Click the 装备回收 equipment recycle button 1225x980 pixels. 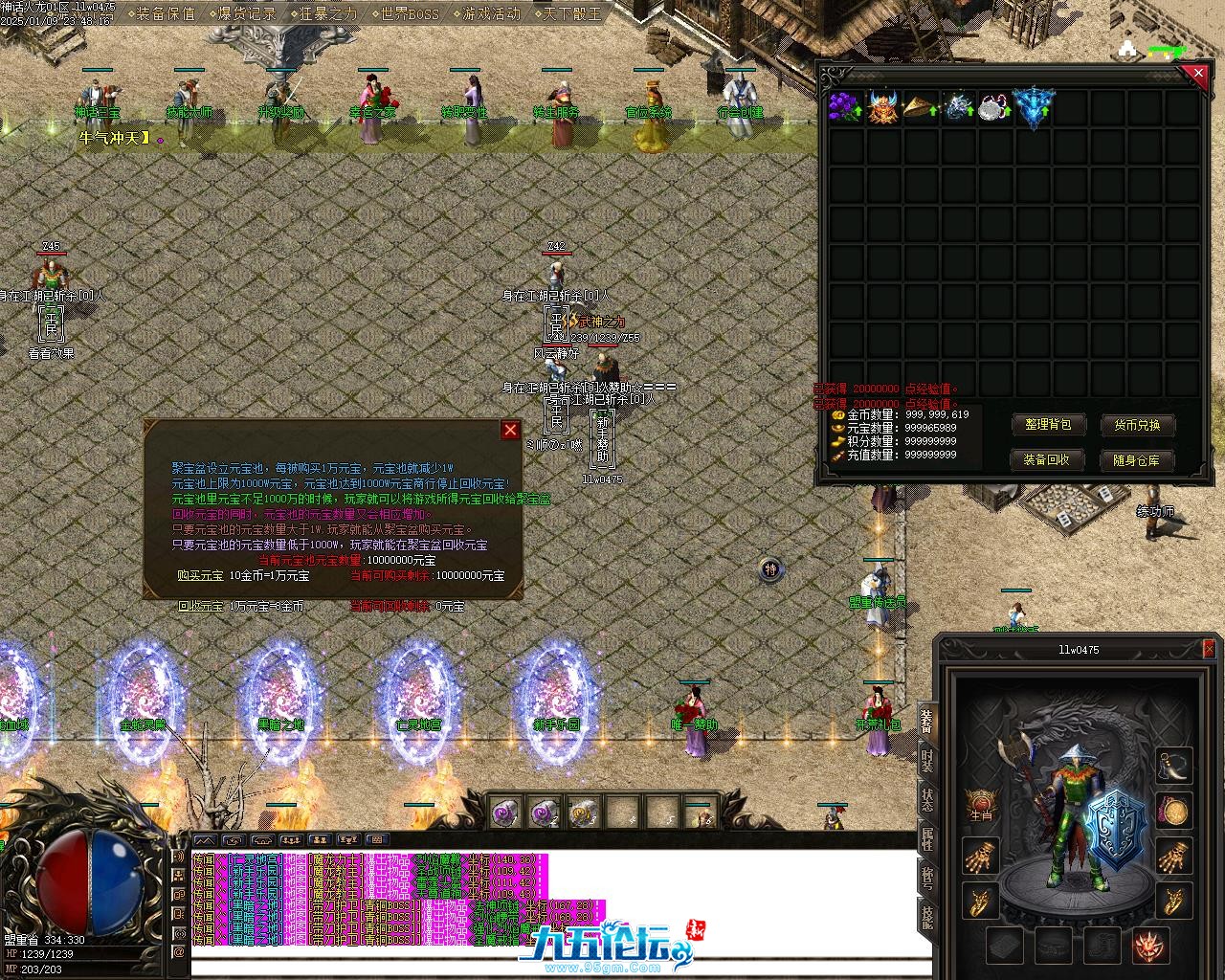[1047, 459]
